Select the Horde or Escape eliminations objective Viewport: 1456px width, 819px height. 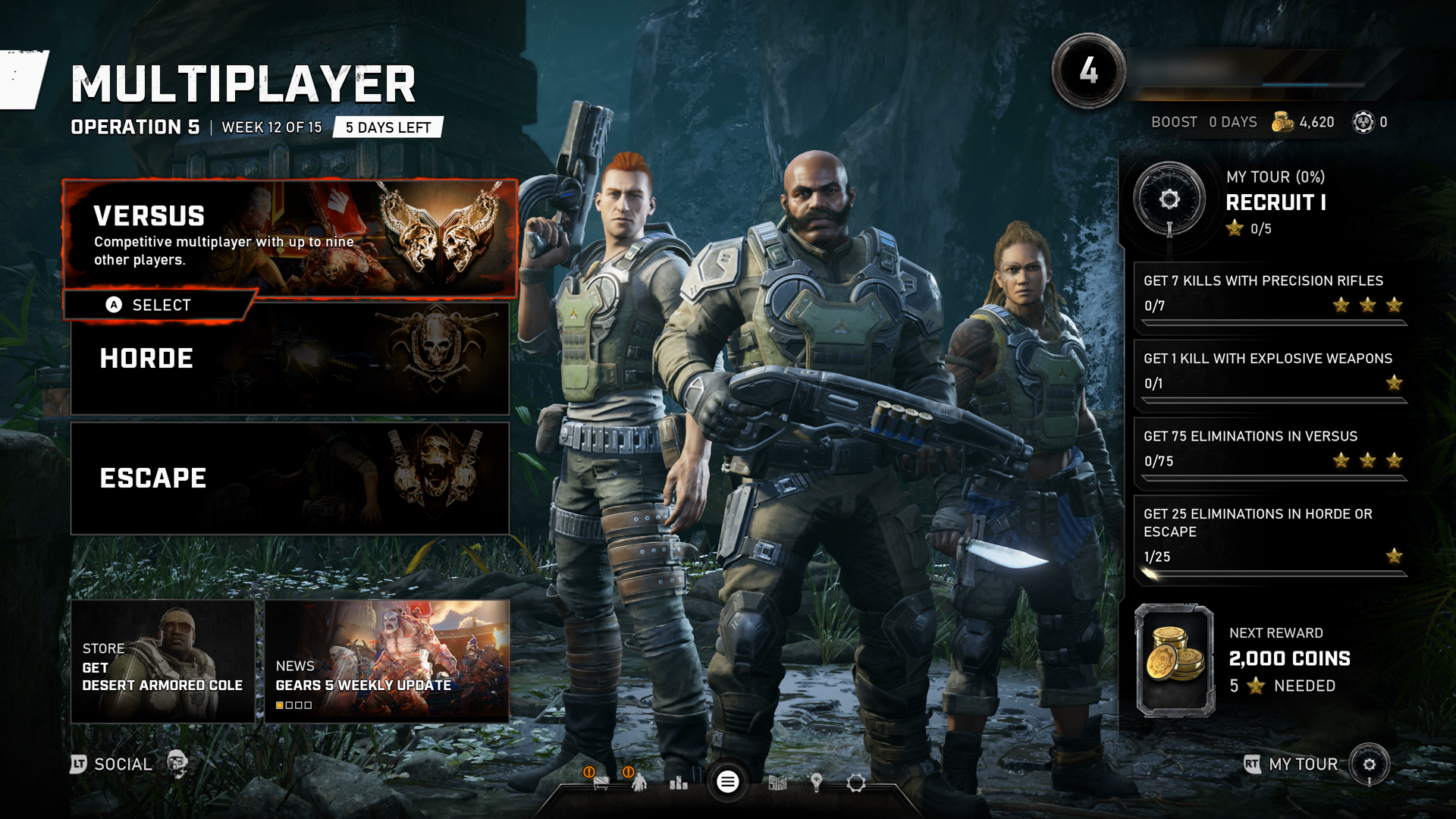1271,536
